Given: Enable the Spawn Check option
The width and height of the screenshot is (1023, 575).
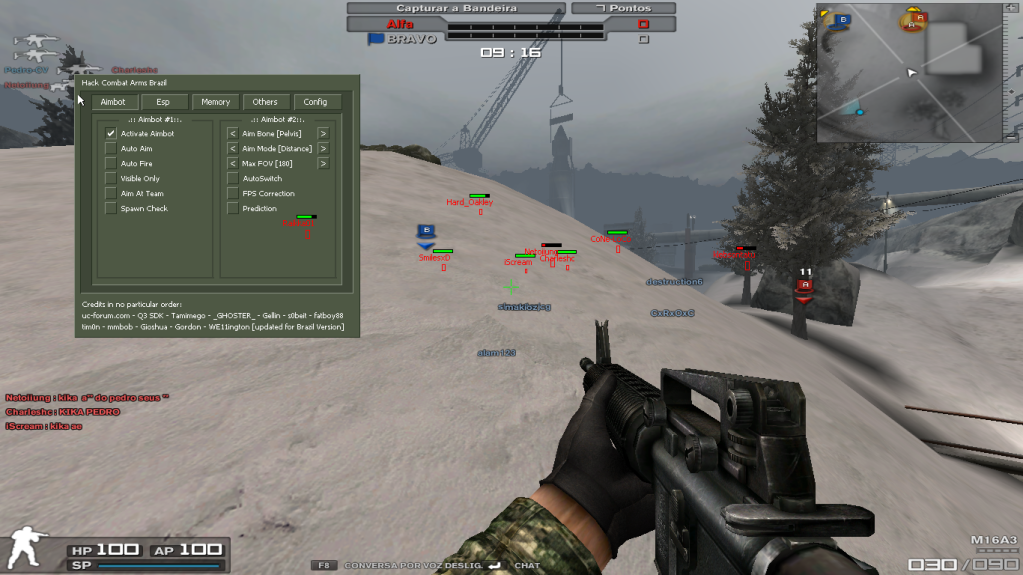Looking at the screenshot, I should [x=111, y=208].
